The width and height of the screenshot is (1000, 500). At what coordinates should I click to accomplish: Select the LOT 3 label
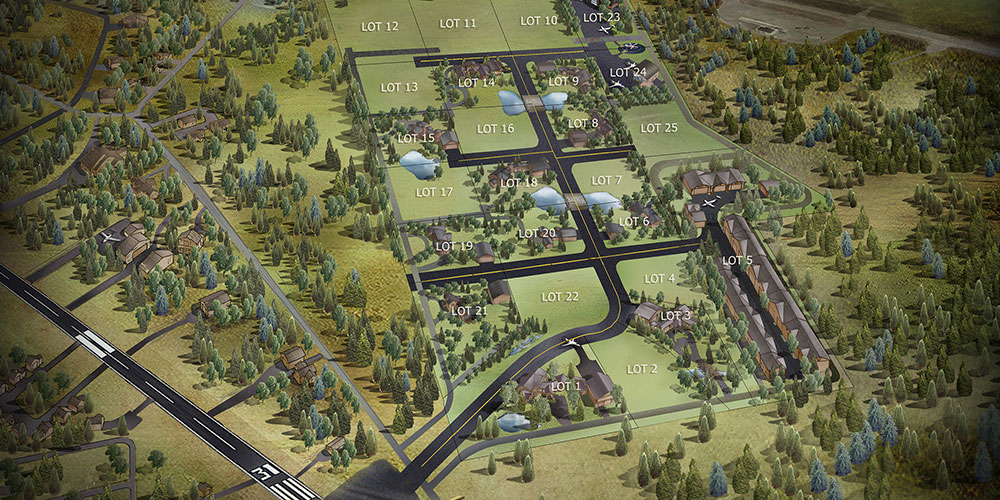(x=676, y=316)
